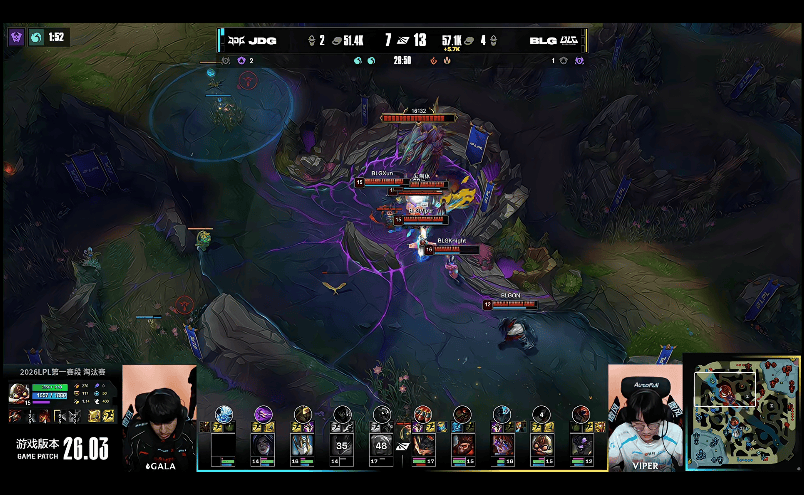Select the VIPER player camera feed

[x=645, y=417]
